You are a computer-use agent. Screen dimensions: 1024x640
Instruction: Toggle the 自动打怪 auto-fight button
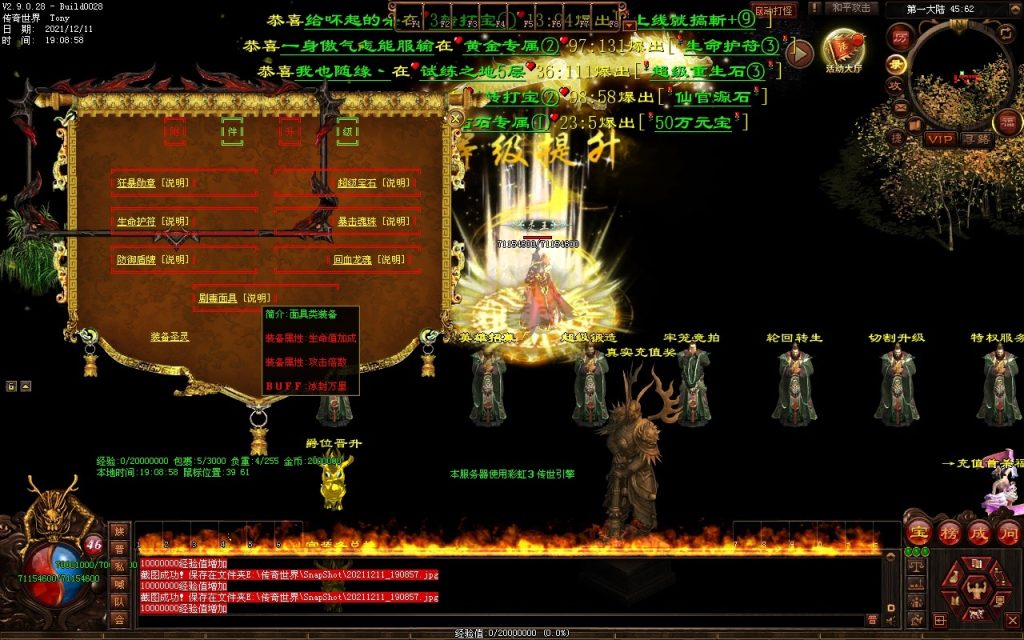pos(773,10)
